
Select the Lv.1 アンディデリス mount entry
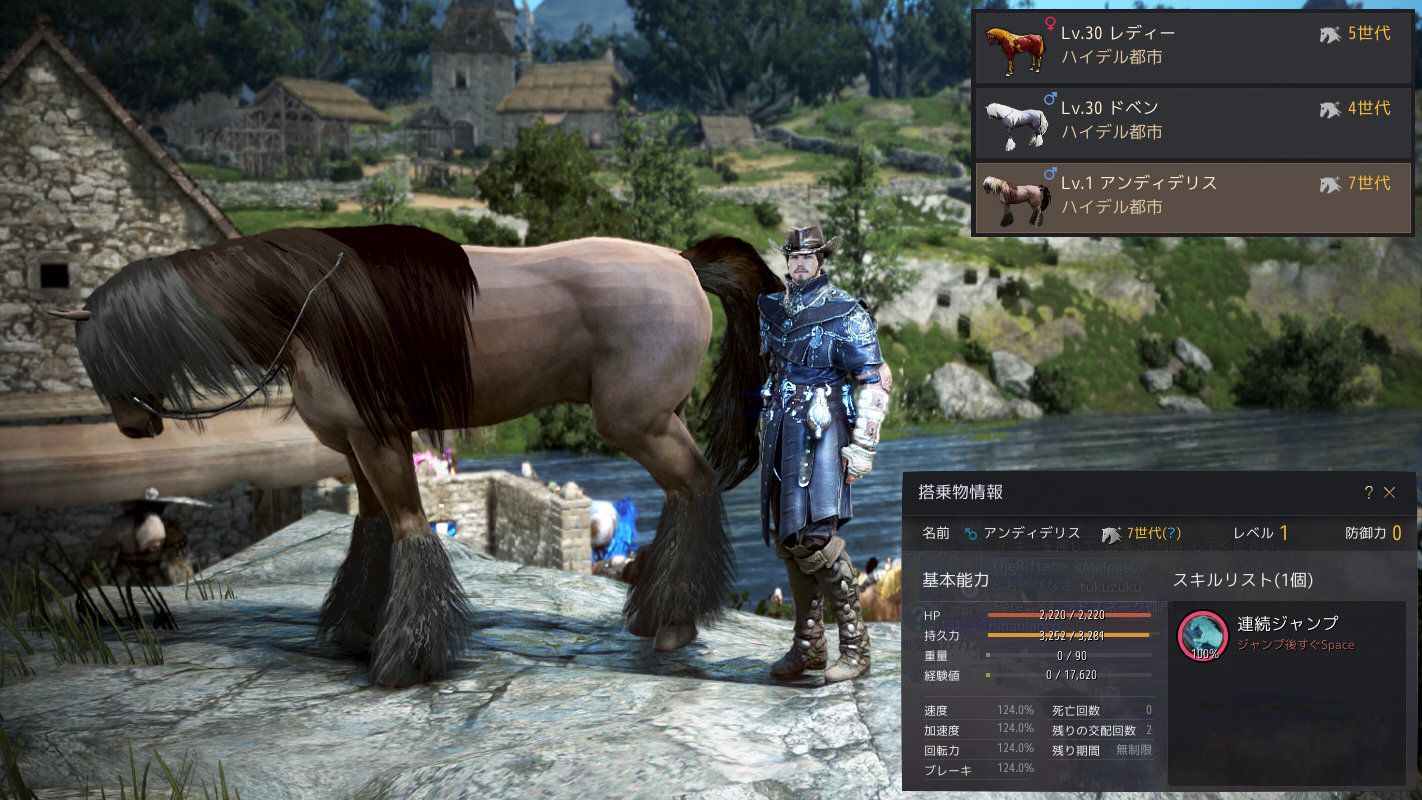[x=1190, y=198]
